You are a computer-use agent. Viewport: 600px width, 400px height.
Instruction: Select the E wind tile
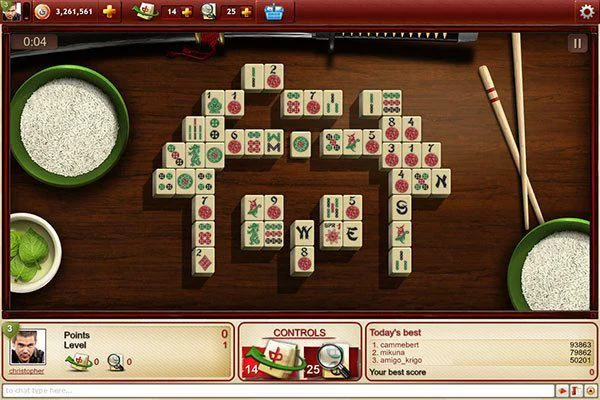pyautogui.click(x=351, y=234)
